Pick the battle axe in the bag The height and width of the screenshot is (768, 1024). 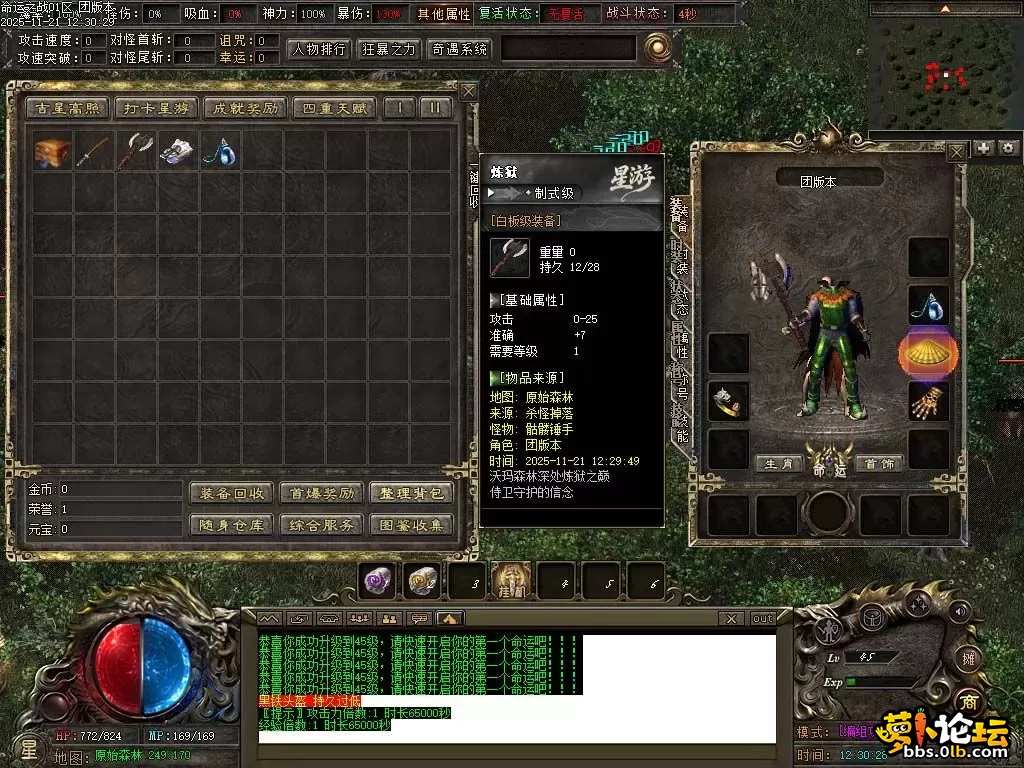tap(136, 152)
